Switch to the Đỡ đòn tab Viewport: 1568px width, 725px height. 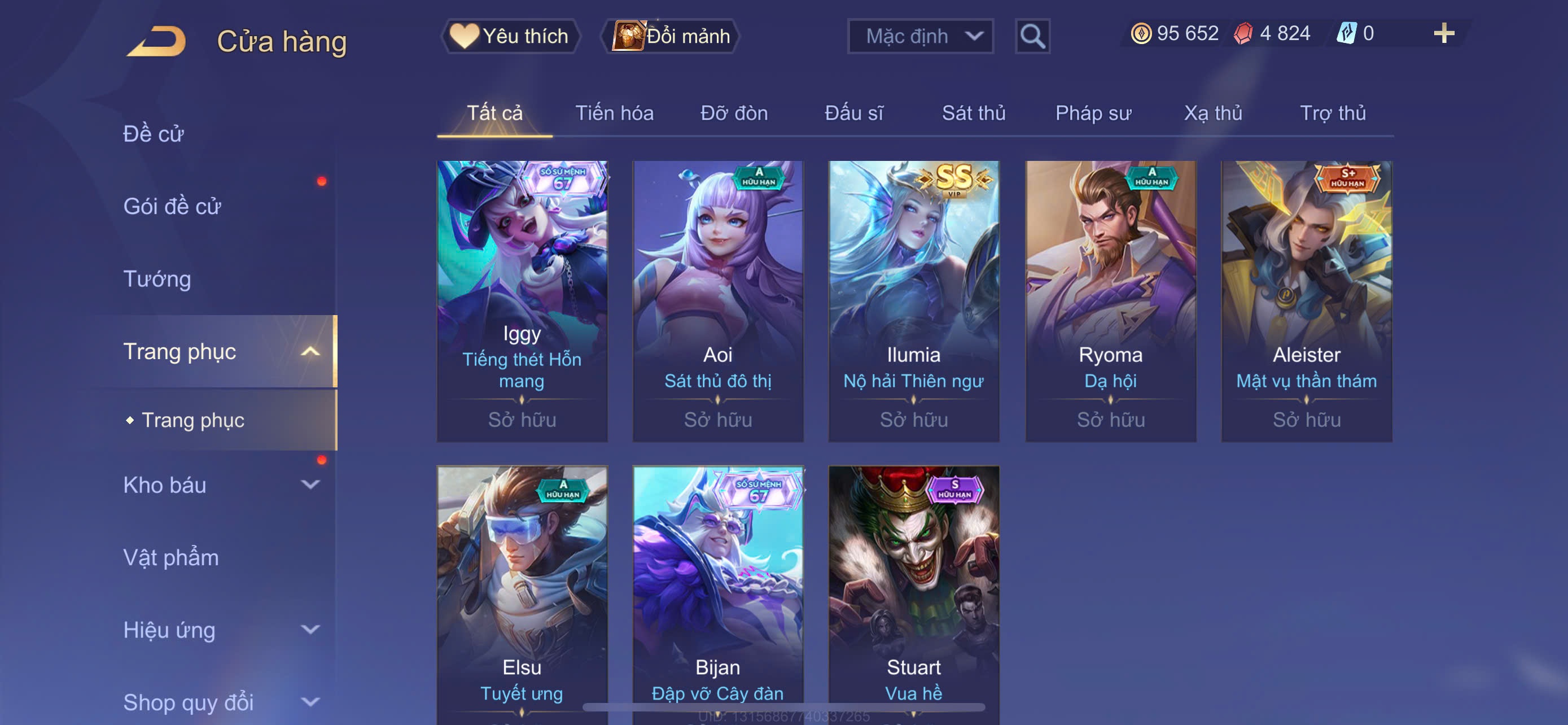click(x=733, y=113)
